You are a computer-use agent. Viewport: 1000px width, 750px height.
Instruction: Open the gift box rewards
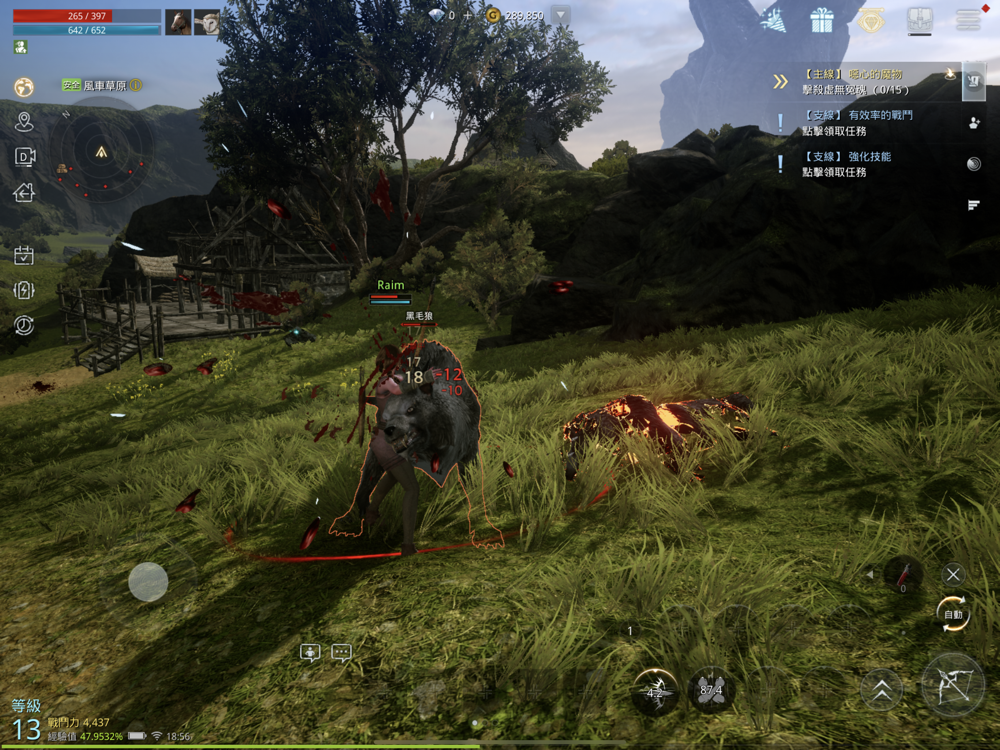822,20
